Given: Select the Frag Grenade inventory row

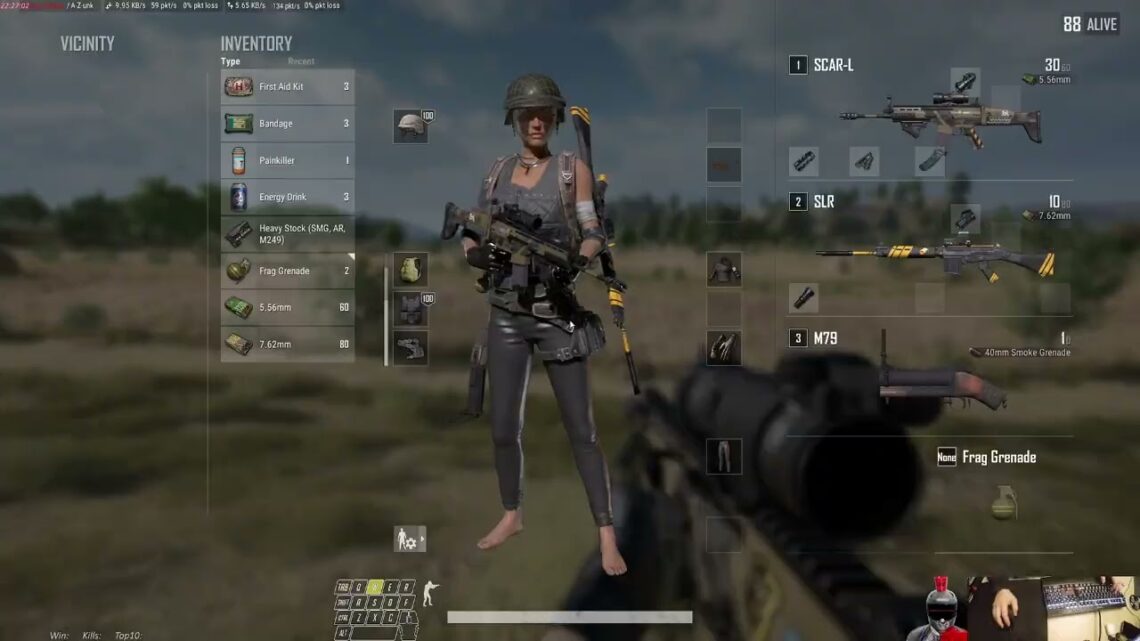Looking at the screenshot, I should [x=287, y=271].
